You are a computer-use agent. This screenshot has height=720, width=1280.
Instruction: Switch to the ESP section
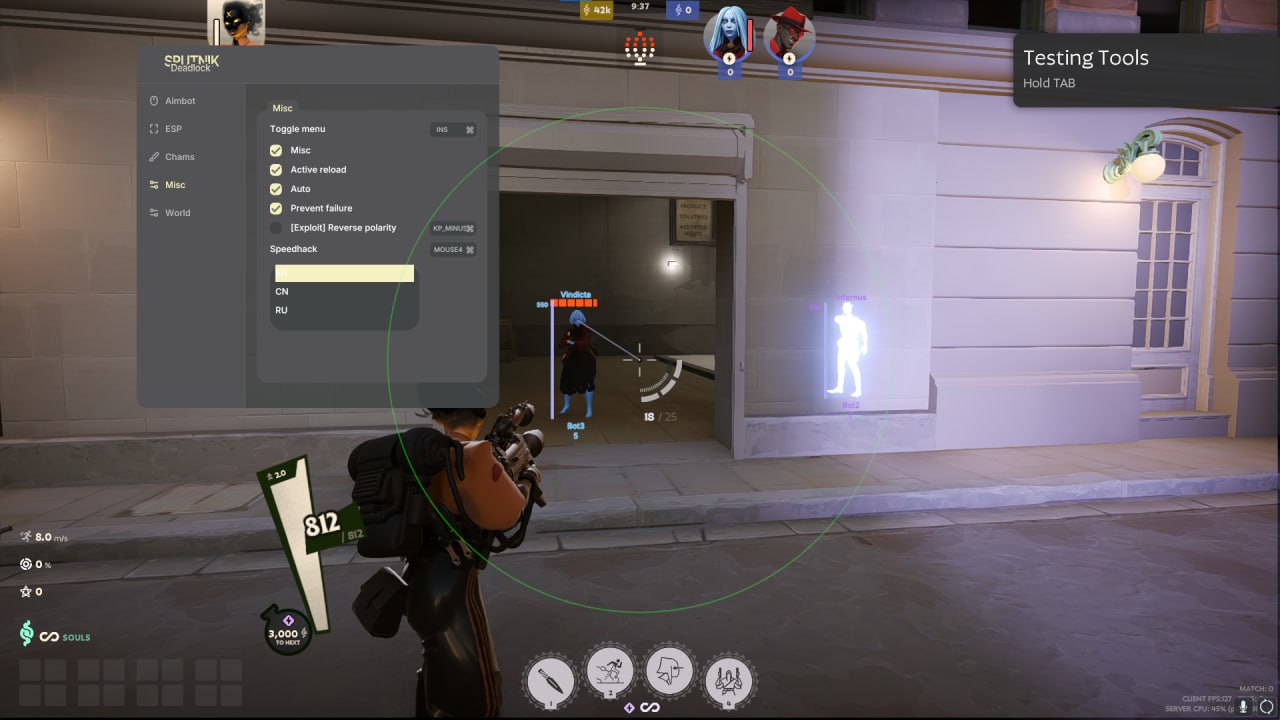(172, 129)
